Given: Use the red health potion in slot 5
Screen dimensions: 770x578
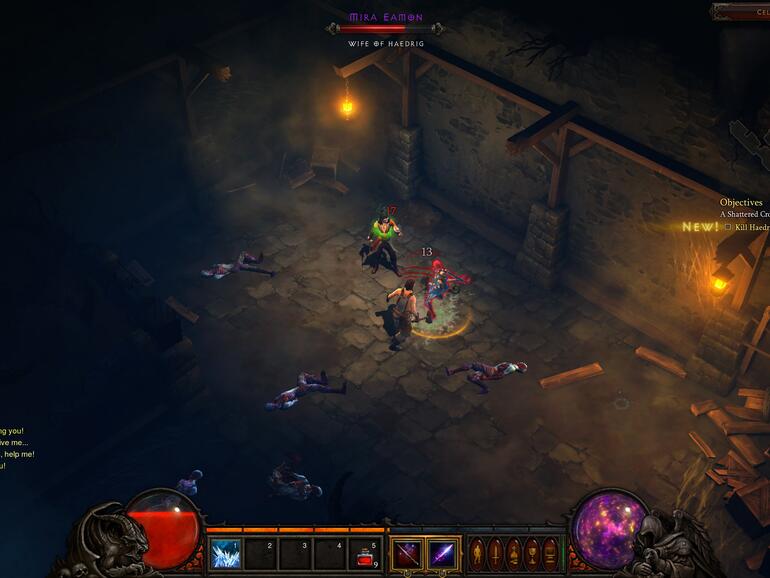Looking at the screenshot, I should (366, 553).
